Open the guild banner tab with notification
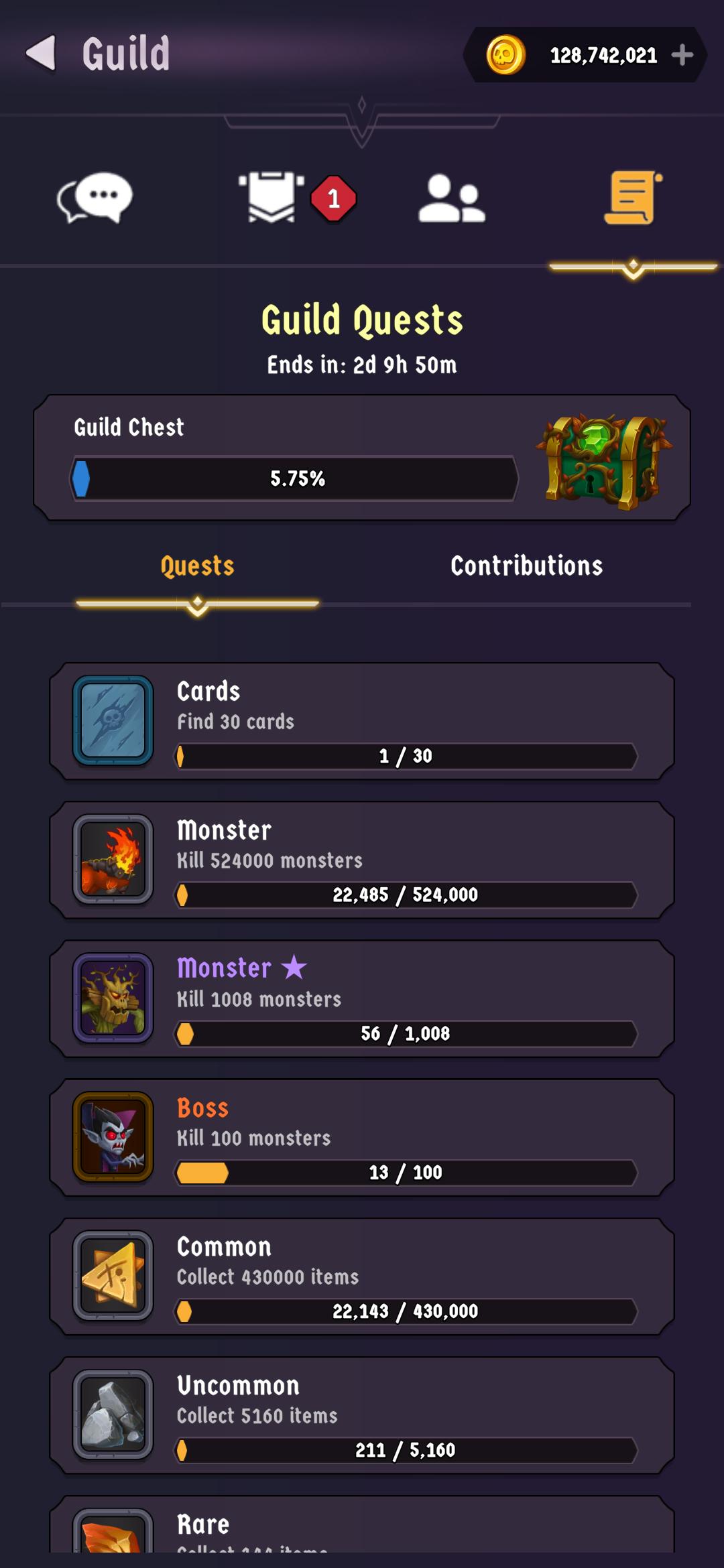This screenshot has height=1568, width=724. tap(272, 198)
